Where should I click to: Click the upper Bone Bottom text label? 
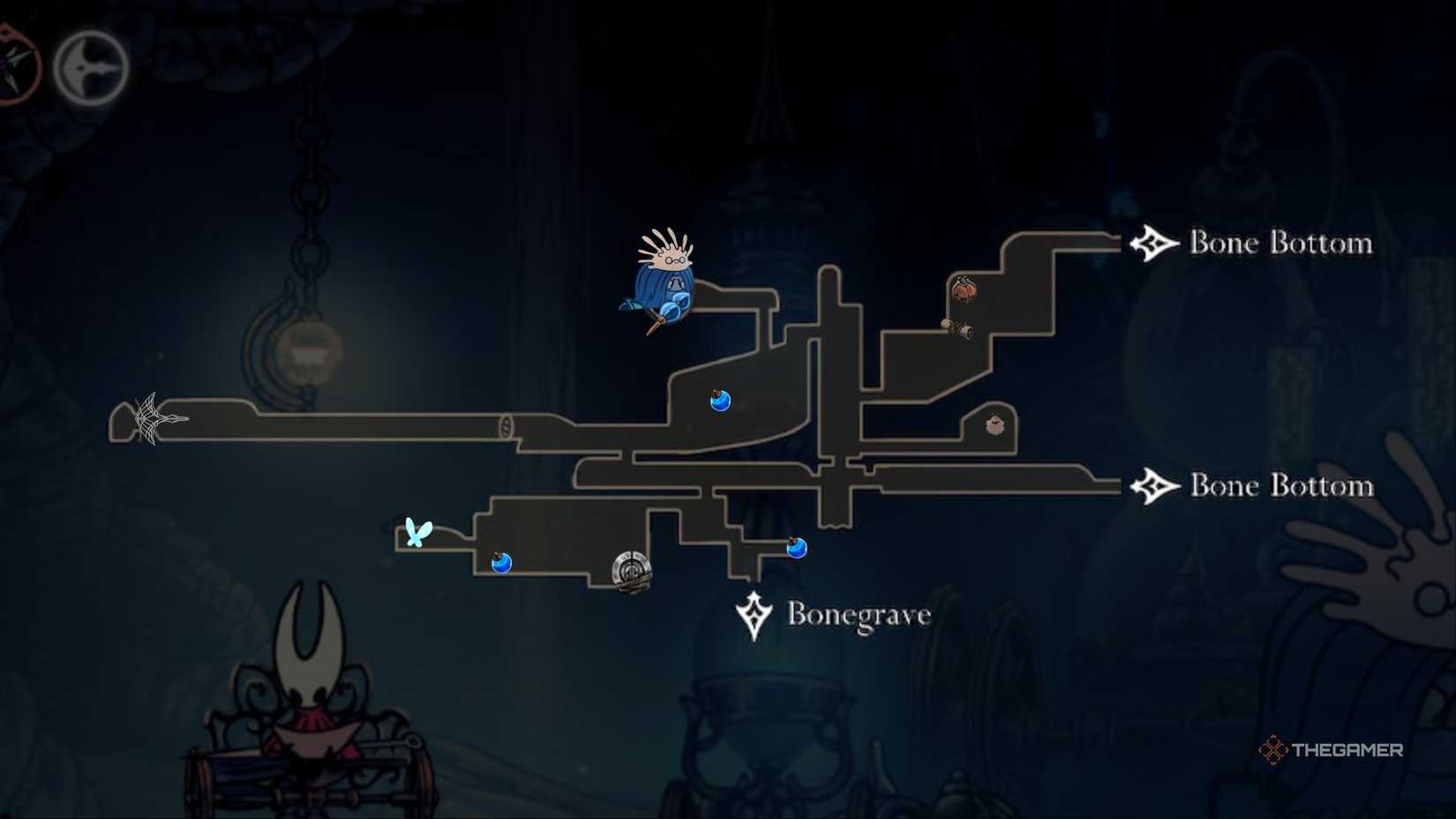[x=1280, y=243]
